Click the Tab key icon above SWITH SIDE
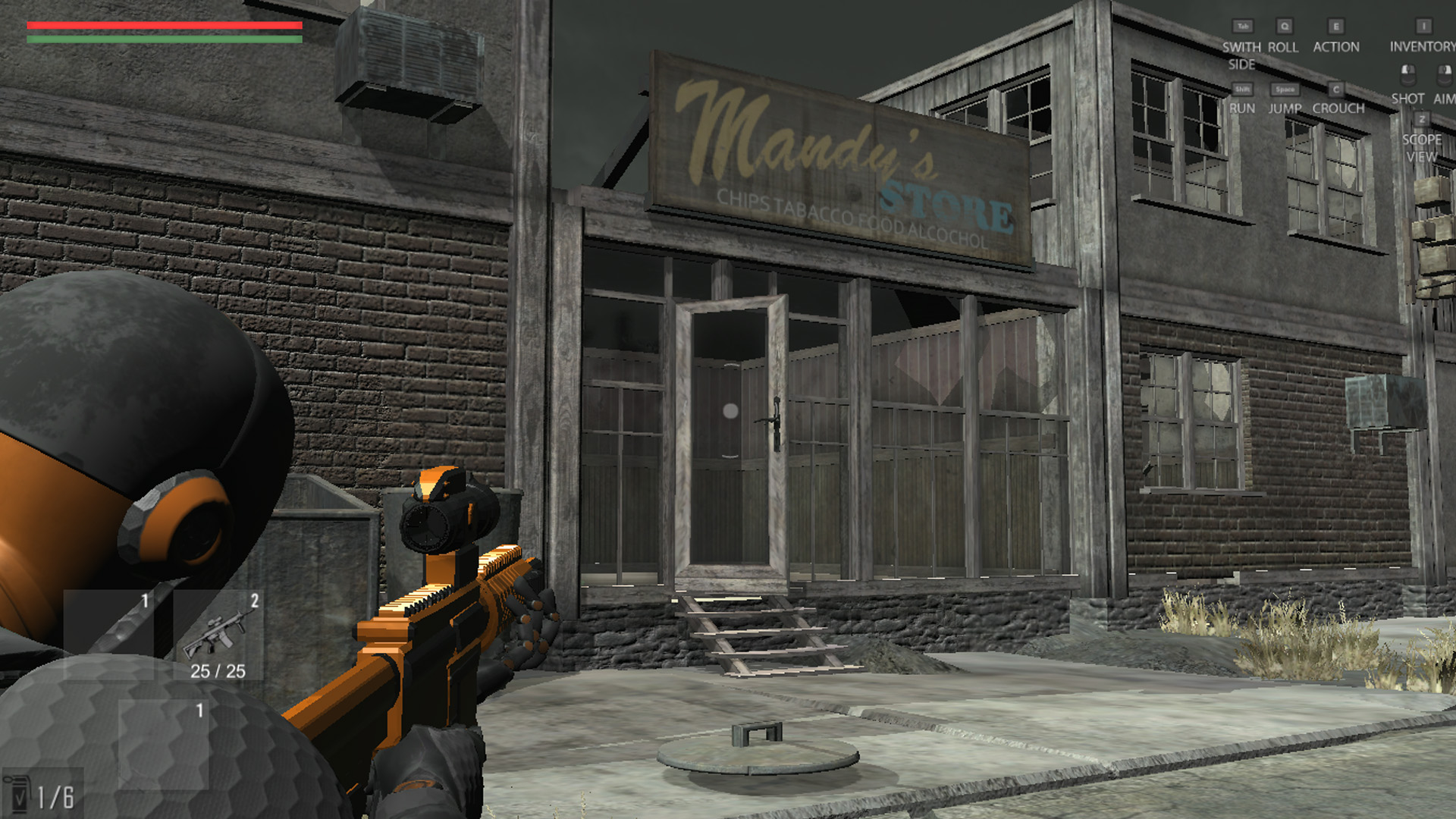Screen dimensions: 1456x819 1244,26
